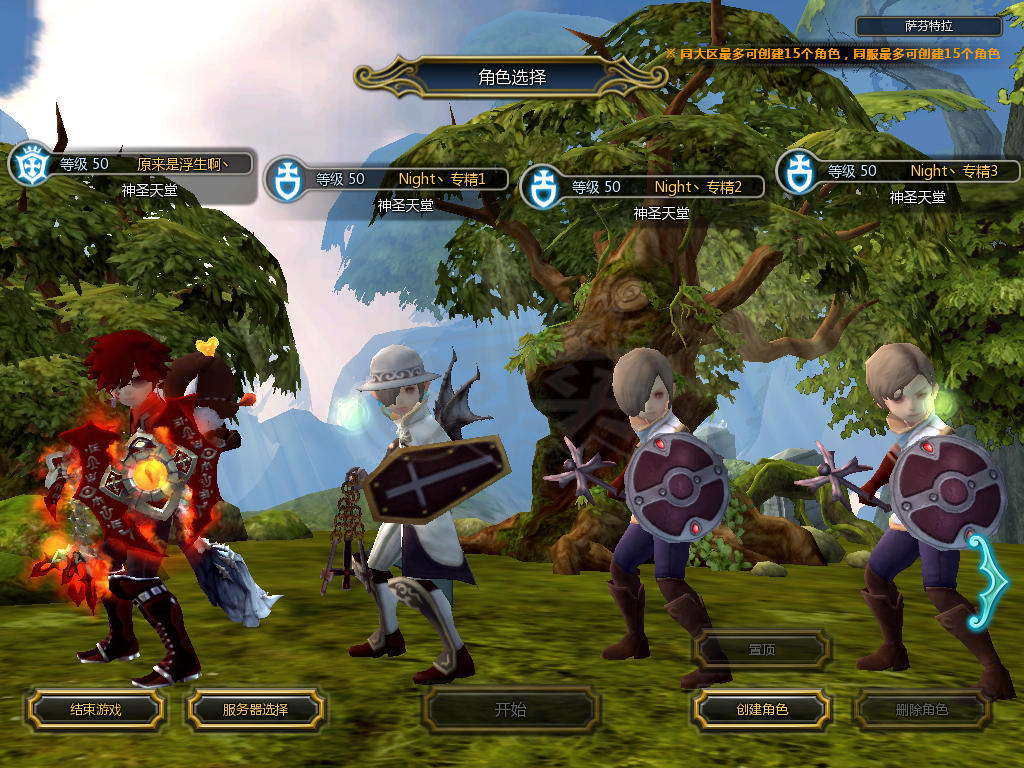Start the game with 开始
This screenshot has width=1024, height=768.
click(510, 710)
